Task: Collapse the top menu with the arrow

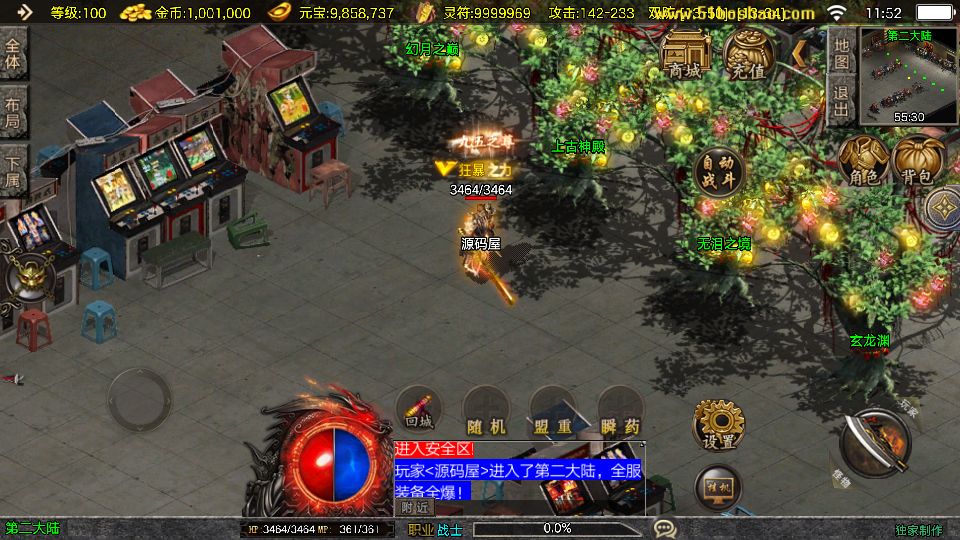Action: [x=800, y=52]
